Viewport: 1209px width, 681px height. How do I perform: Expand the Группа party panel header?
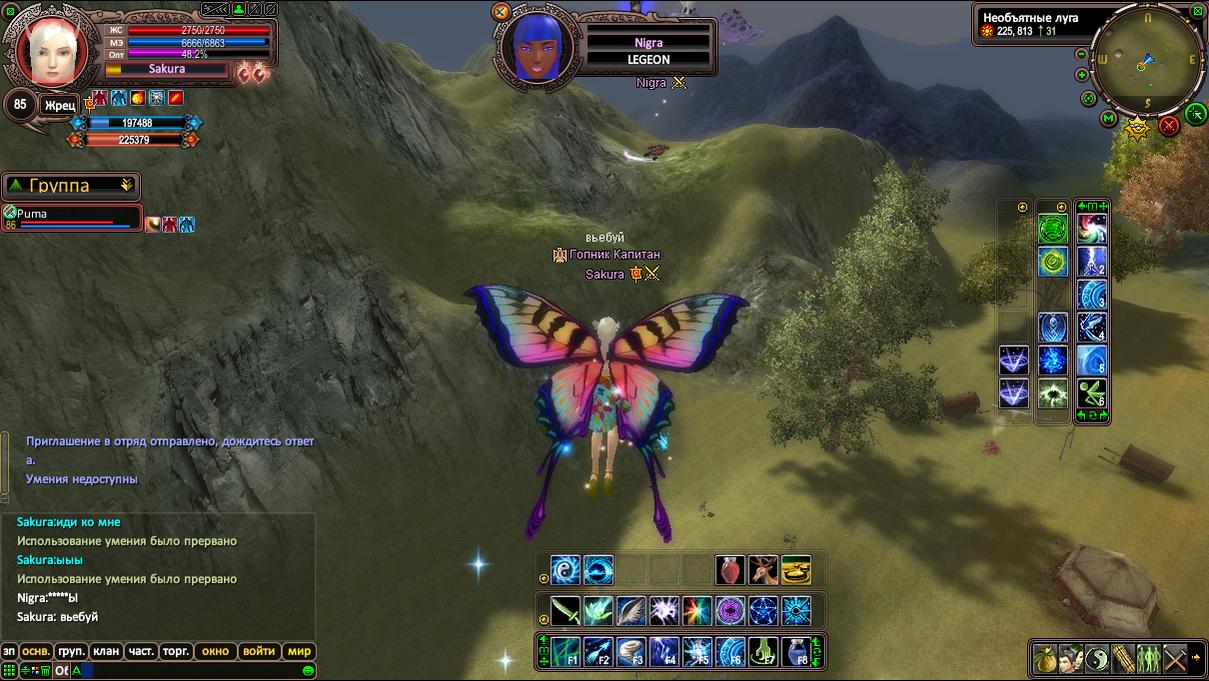[70, 186]
